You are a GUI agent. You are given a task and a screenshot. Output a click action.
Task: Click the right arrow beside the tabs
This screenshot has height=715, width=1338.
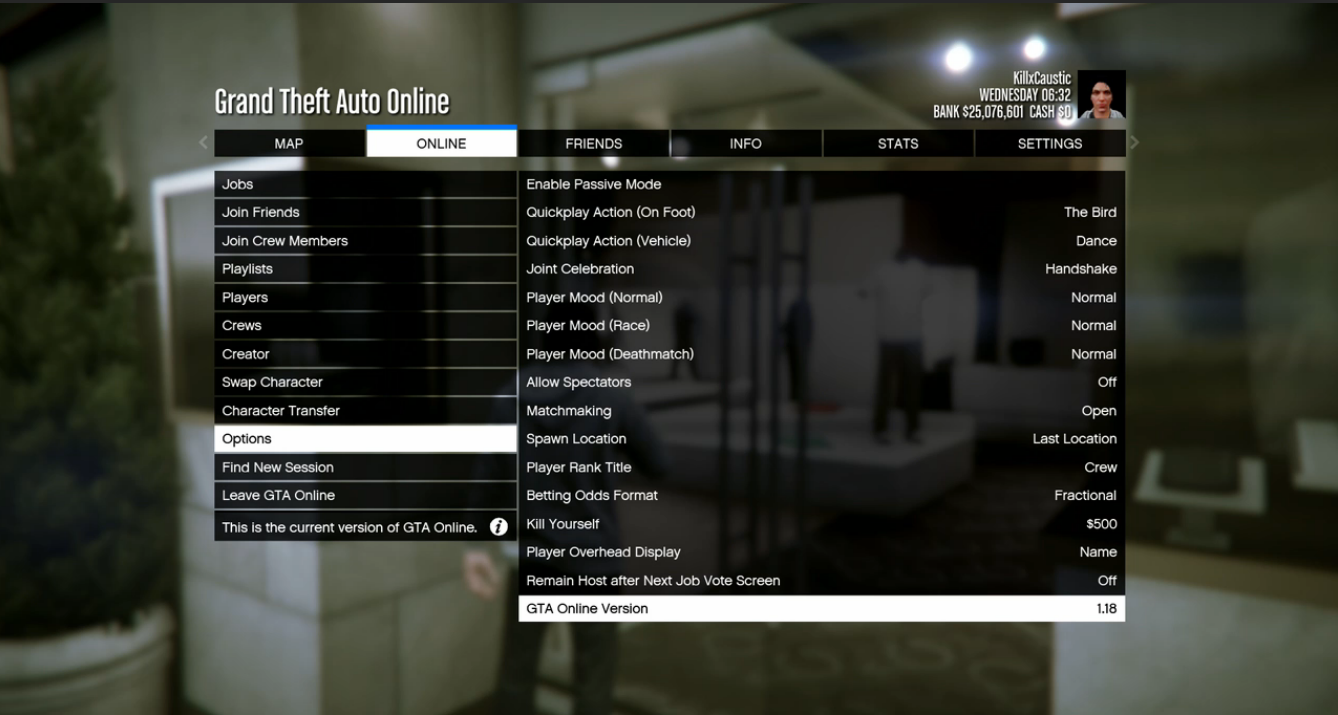click(x=1134, y=143)
